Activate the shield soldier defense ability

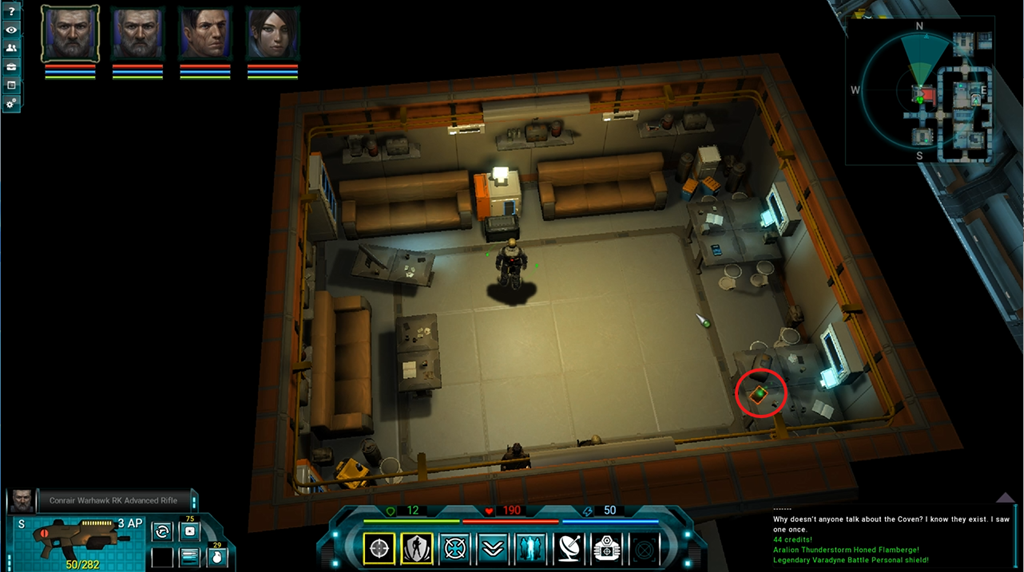pos(417,548)
